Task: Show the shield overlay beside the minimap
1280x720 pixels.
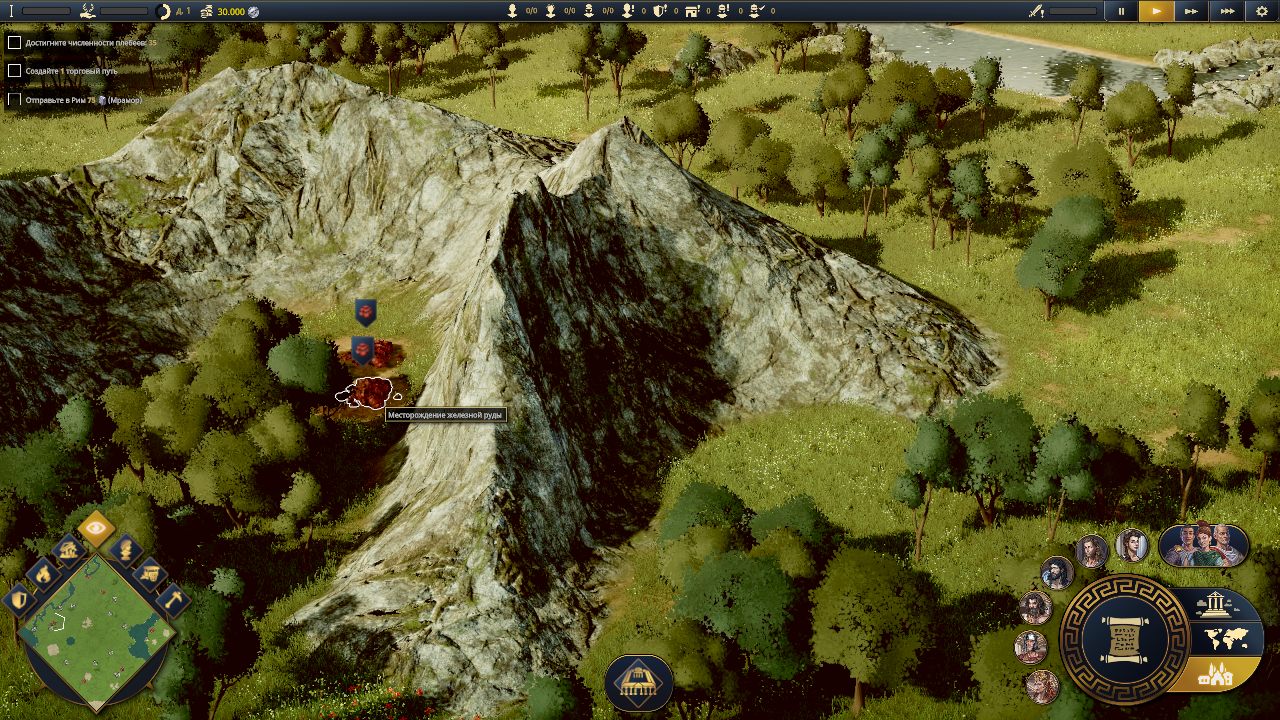Action: (19, 599)
